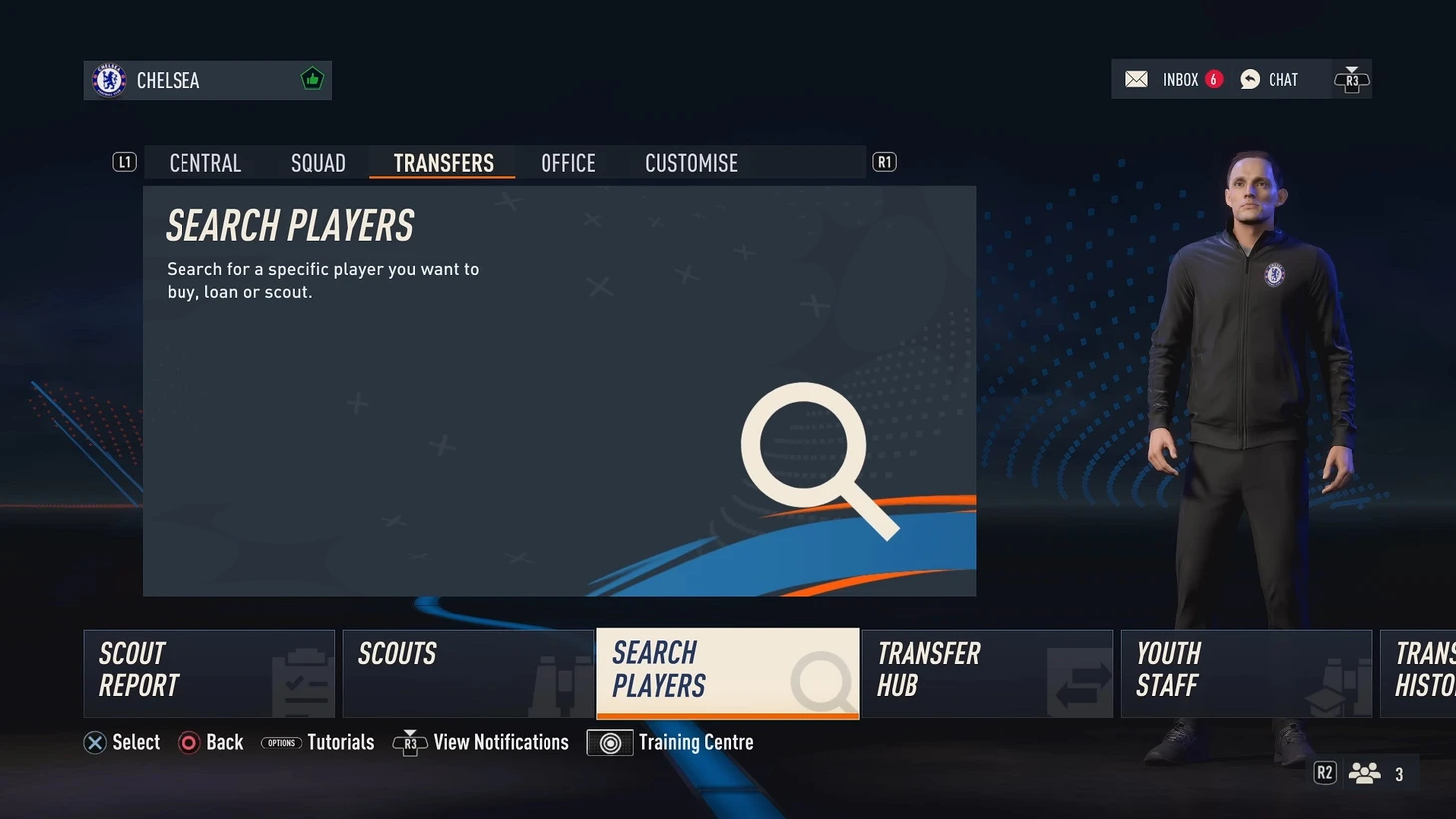The image size is (1456, 819).
Task: Open the Customise tab
Action: (691, 163)
